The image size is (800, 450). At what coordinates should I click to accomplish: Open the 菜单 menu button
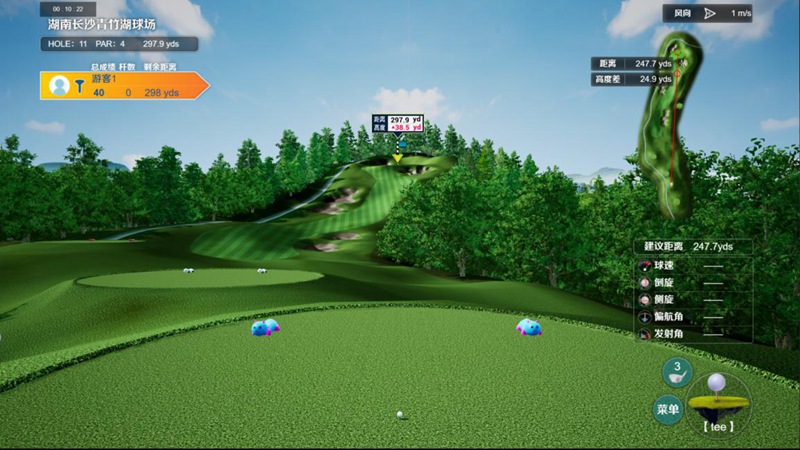tap(668, 408)
